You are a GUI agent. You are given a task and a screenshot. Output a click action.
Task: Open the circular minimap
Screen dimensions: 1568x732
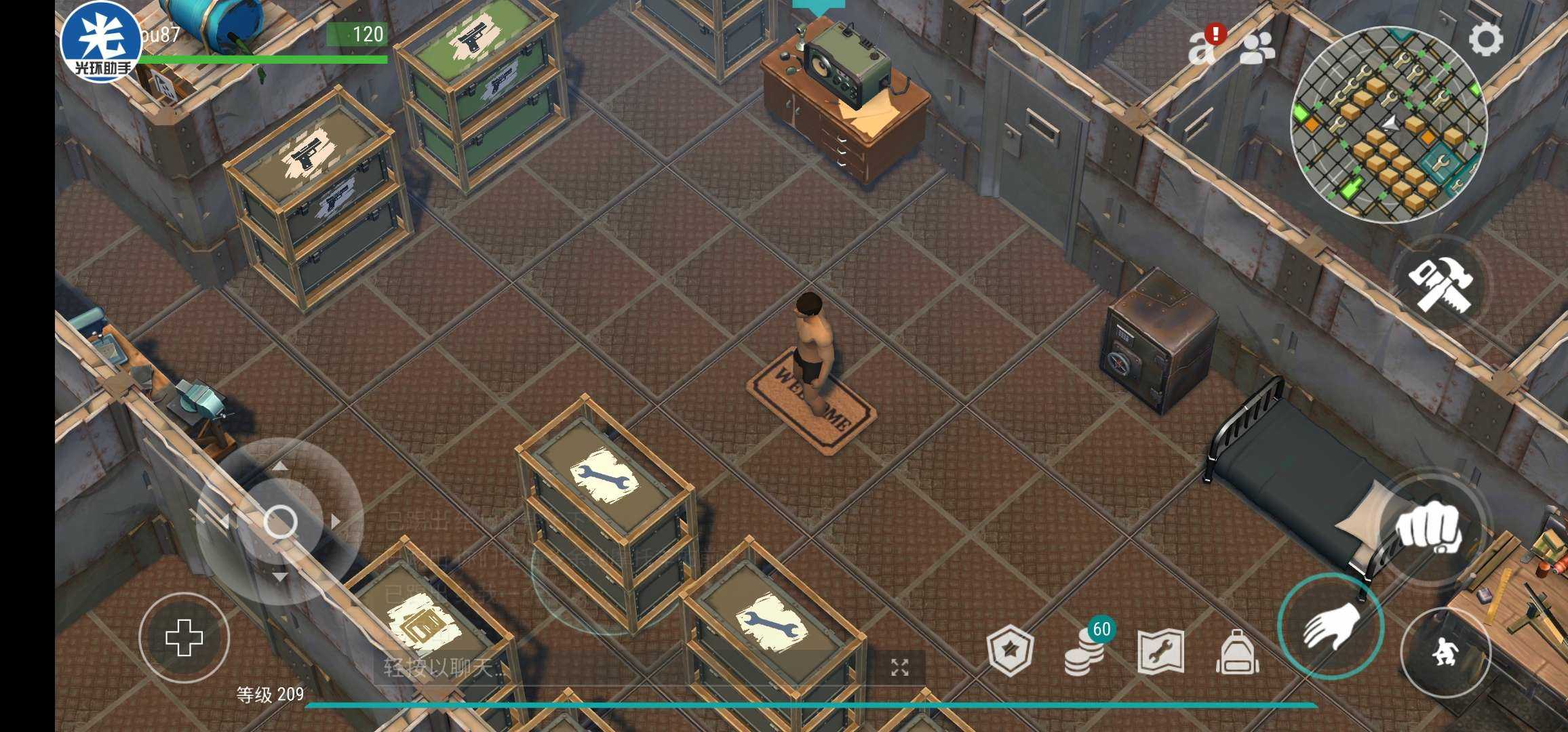1388,124
